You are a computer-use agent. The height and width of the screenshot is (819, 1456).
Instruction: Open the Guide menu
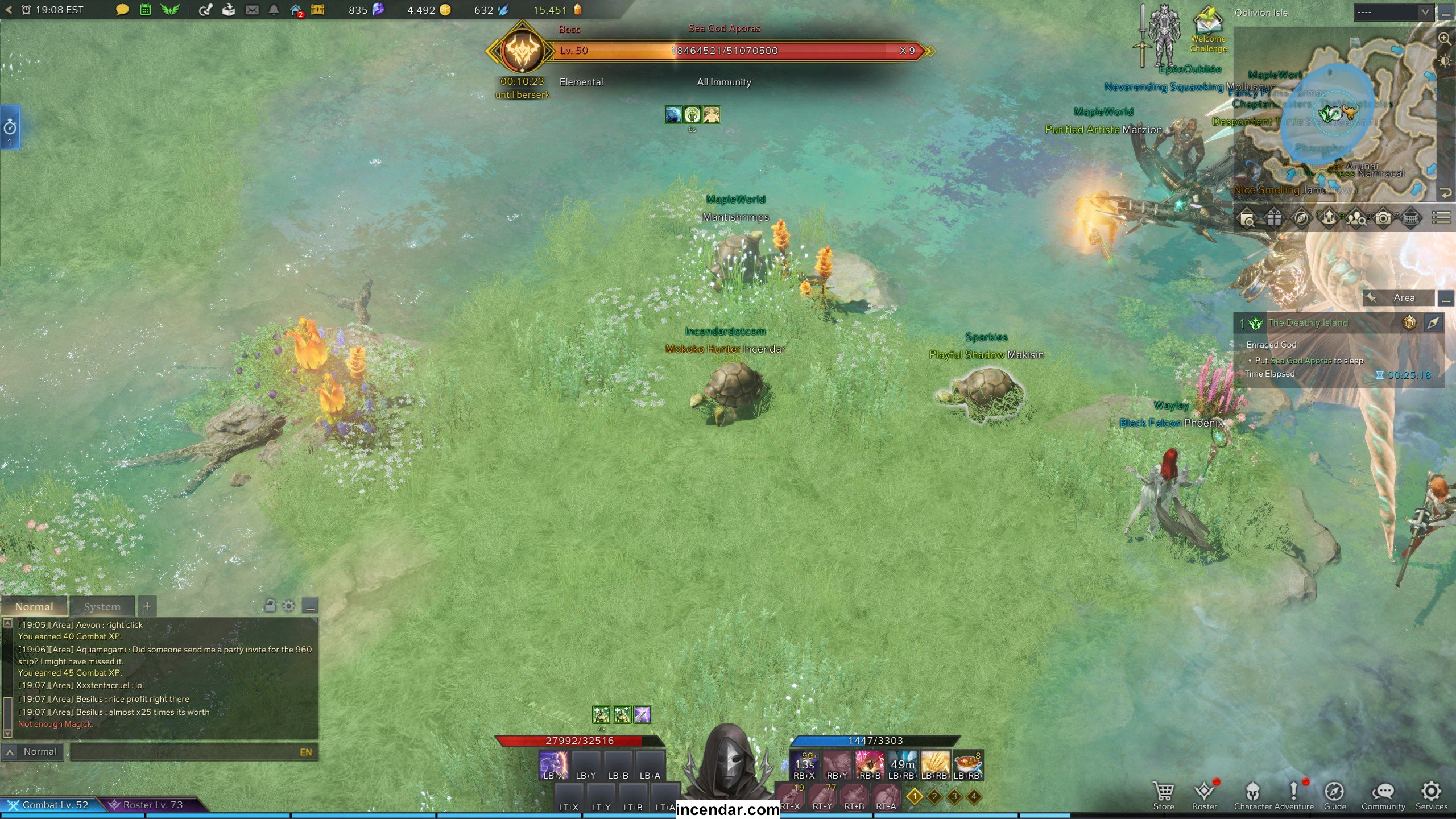click(1334, 794)
